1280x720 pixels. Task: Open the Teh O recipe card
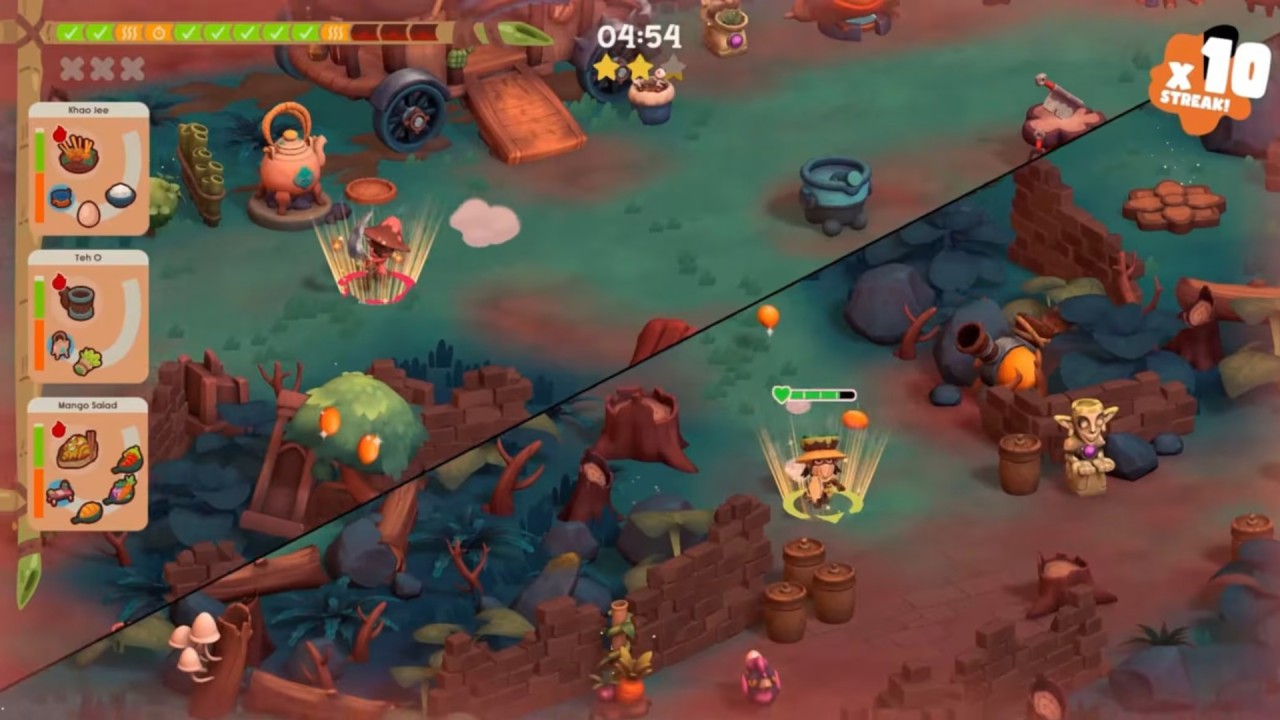click(x=89, y=316)
